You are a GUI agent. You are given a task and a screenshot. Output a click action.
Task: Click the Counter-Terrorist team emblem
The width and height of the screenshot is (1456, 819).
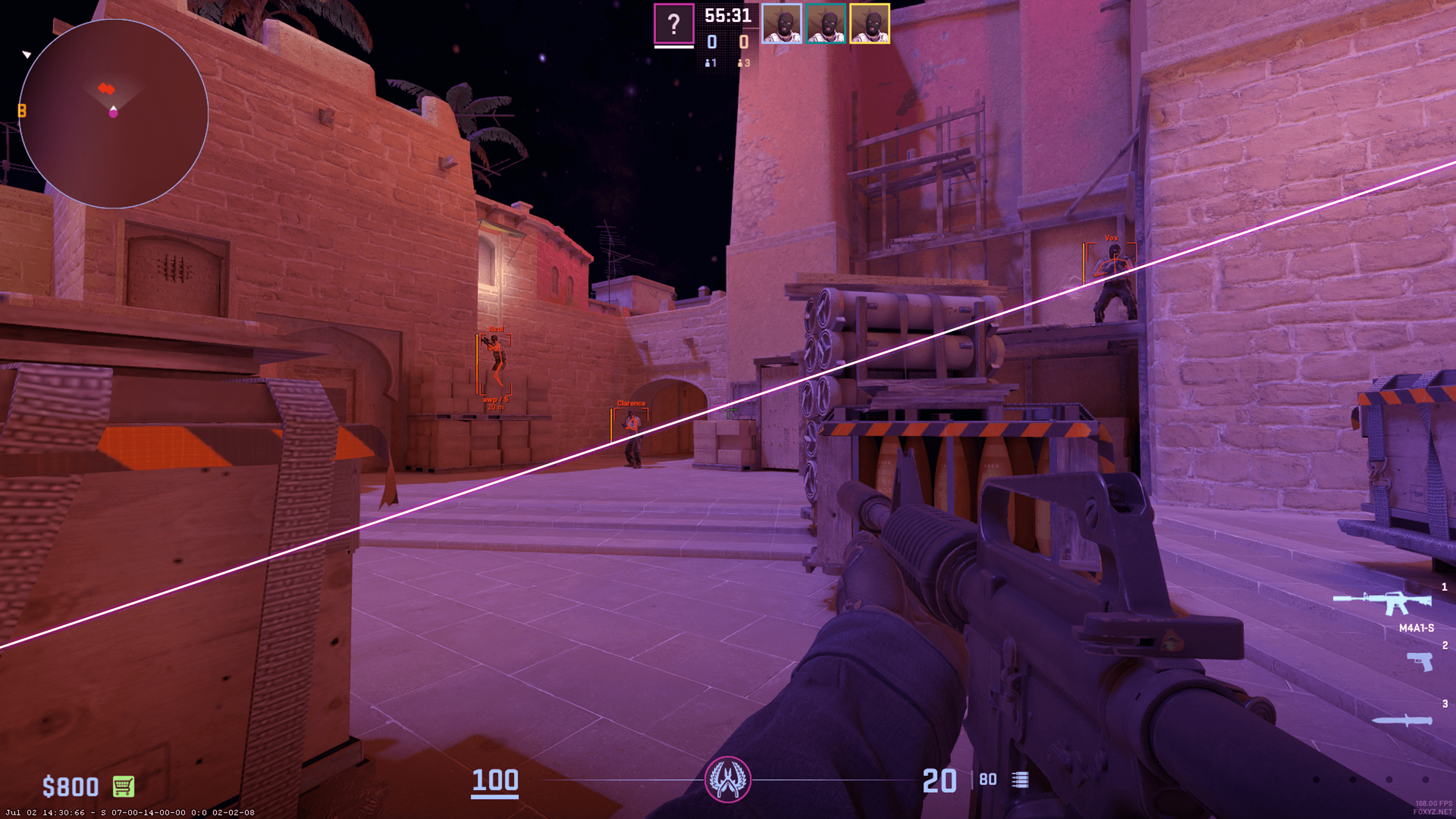727,780
